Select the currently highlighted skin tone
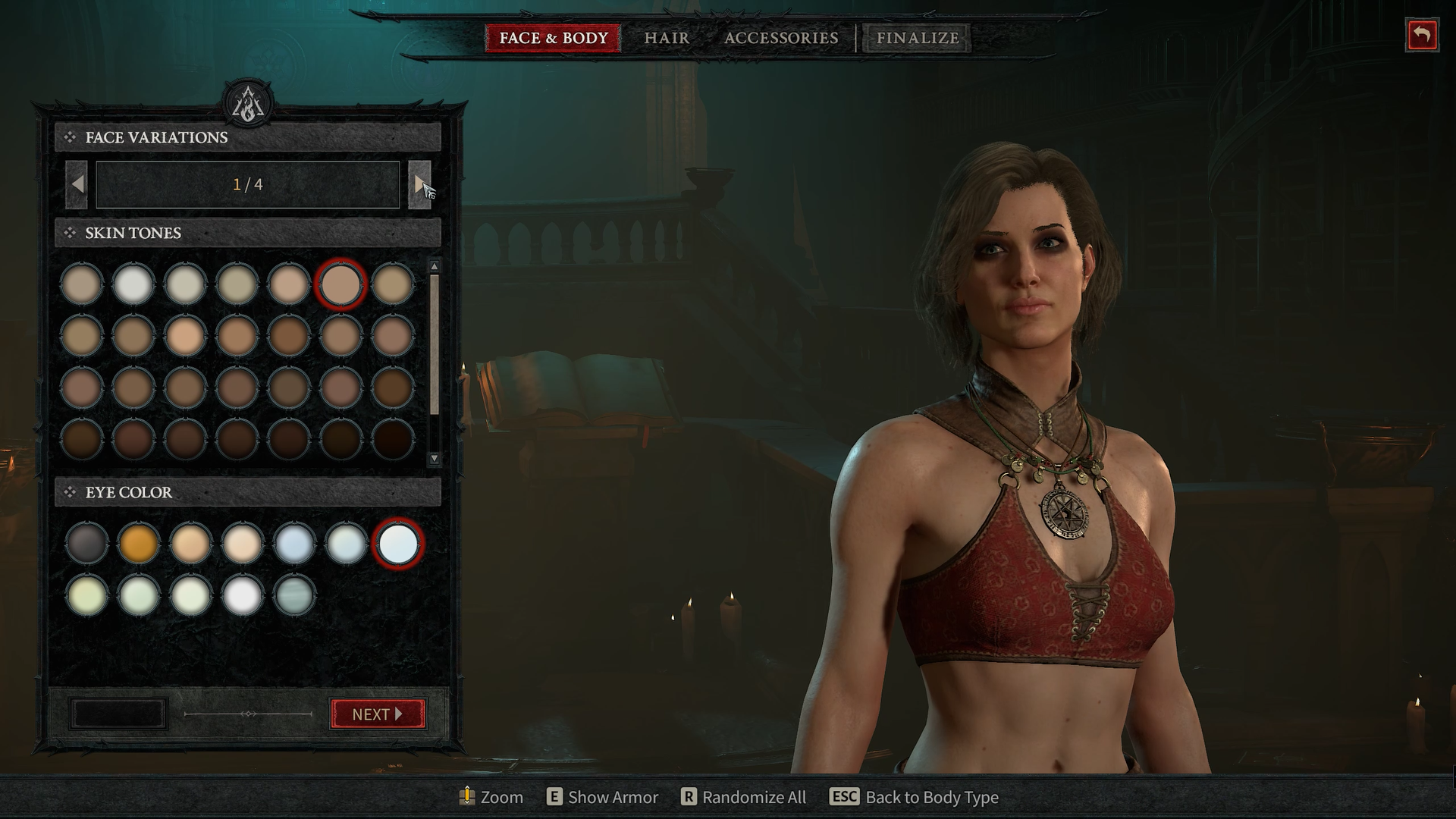This screenshot has height=819, width=1456. (x=340, y=284)
